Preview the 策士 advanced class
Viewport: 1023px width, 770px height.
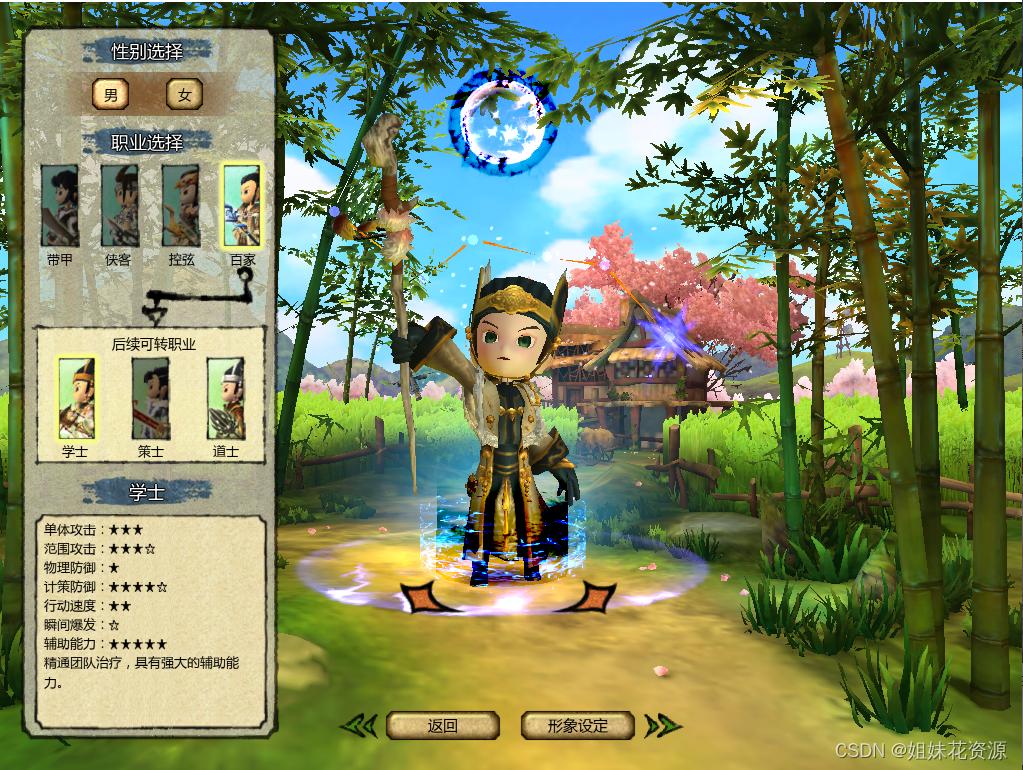pyautogui.click(x=151, y=398)
